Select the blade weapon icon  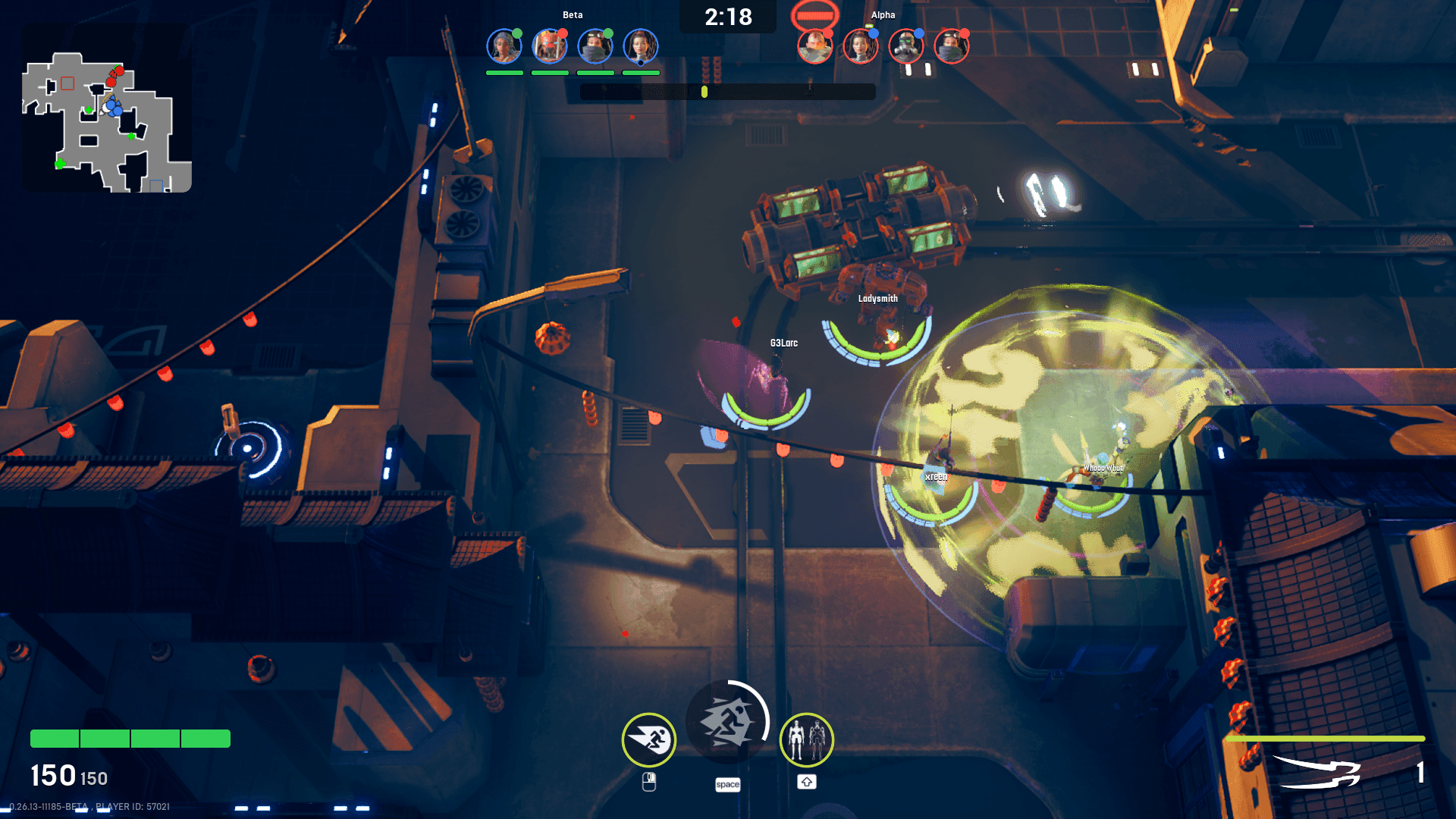[x=1317, y=773]
